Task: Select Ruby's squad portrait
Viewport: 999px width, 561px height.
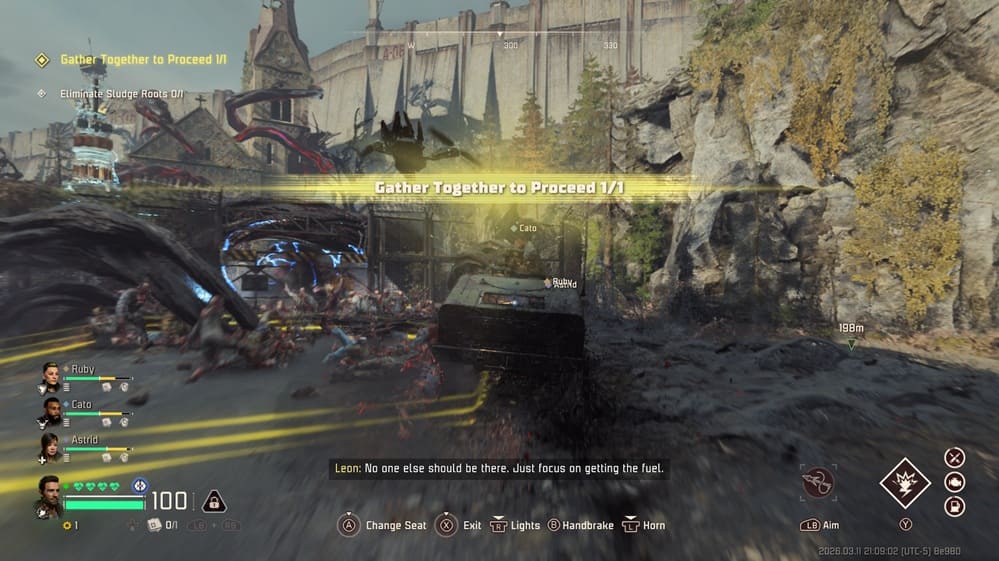Action: pyautogui.click(x=50, y=376)
